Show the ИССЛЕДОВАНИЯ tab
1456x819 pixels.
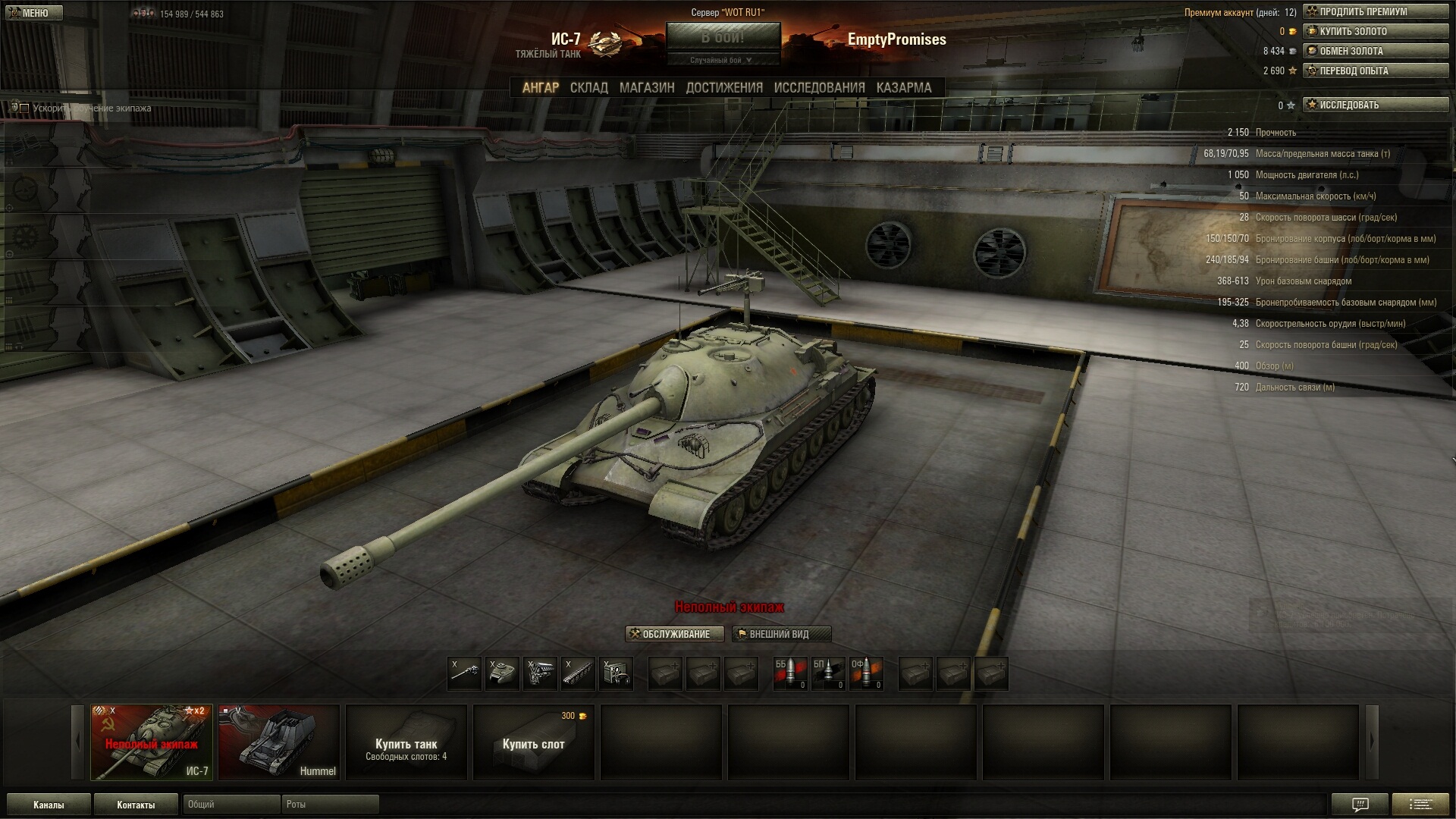(x=819, y=88)
